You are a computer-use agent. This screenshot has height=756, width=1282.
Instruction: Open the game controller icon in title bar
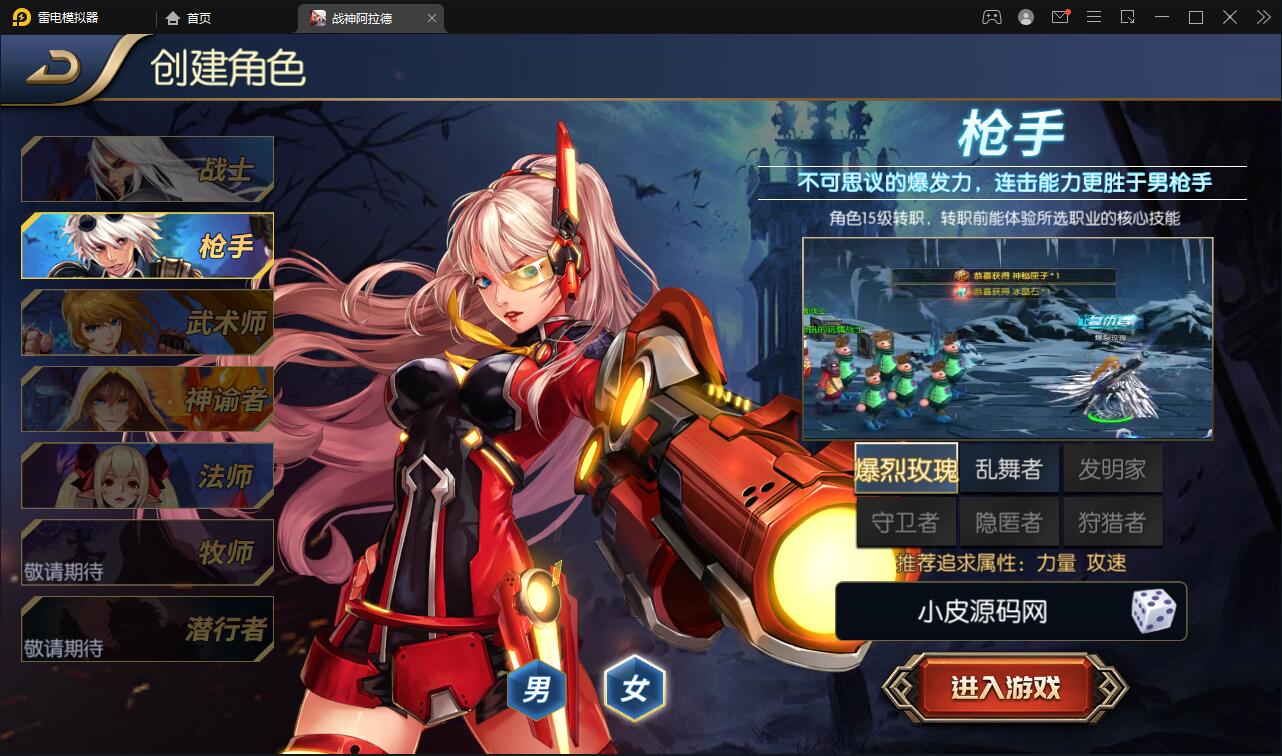click(991, 17)
